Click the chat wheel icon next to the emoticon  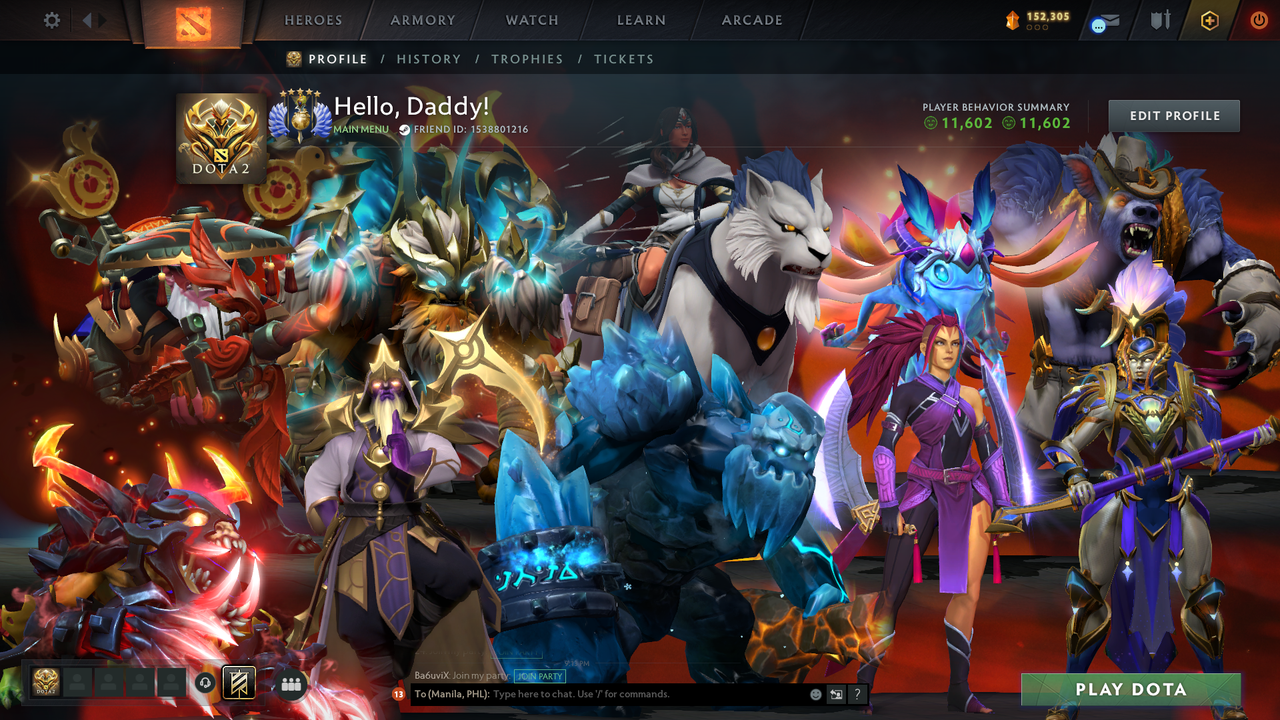(x=836, y=693)
